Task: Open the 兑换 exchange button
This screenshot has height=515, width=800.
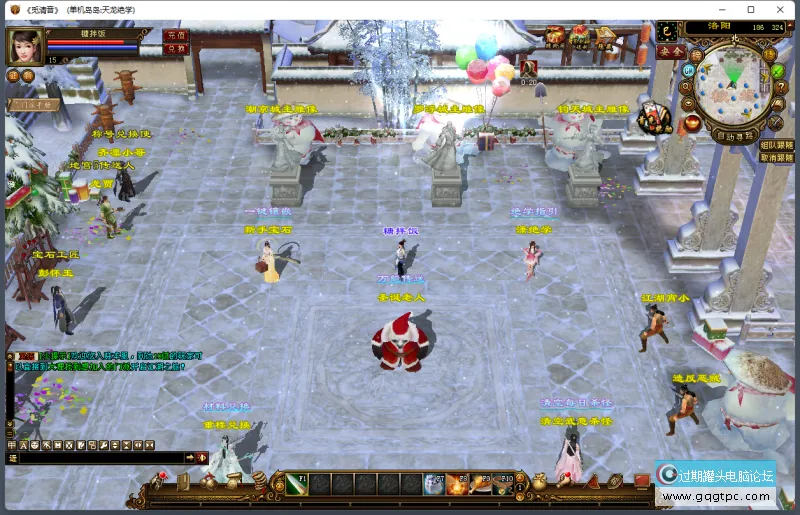Action: [174, 48]
